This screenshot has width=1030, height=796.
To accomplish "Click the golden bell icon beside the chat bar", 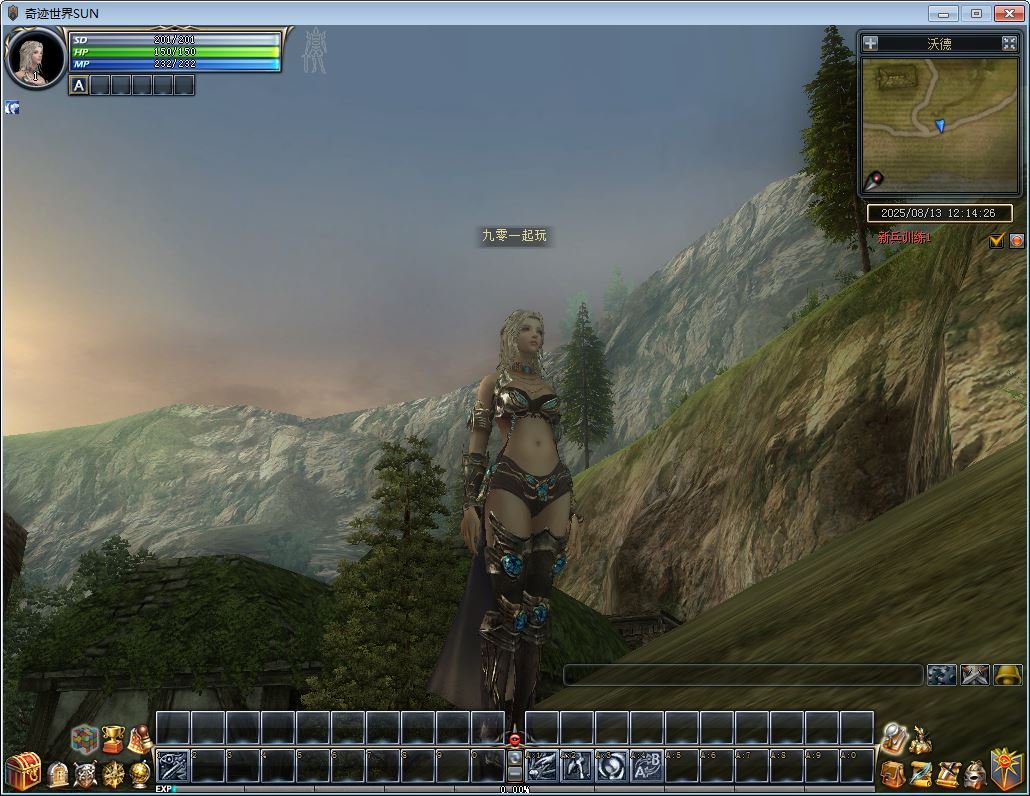I will point(1008,675).
